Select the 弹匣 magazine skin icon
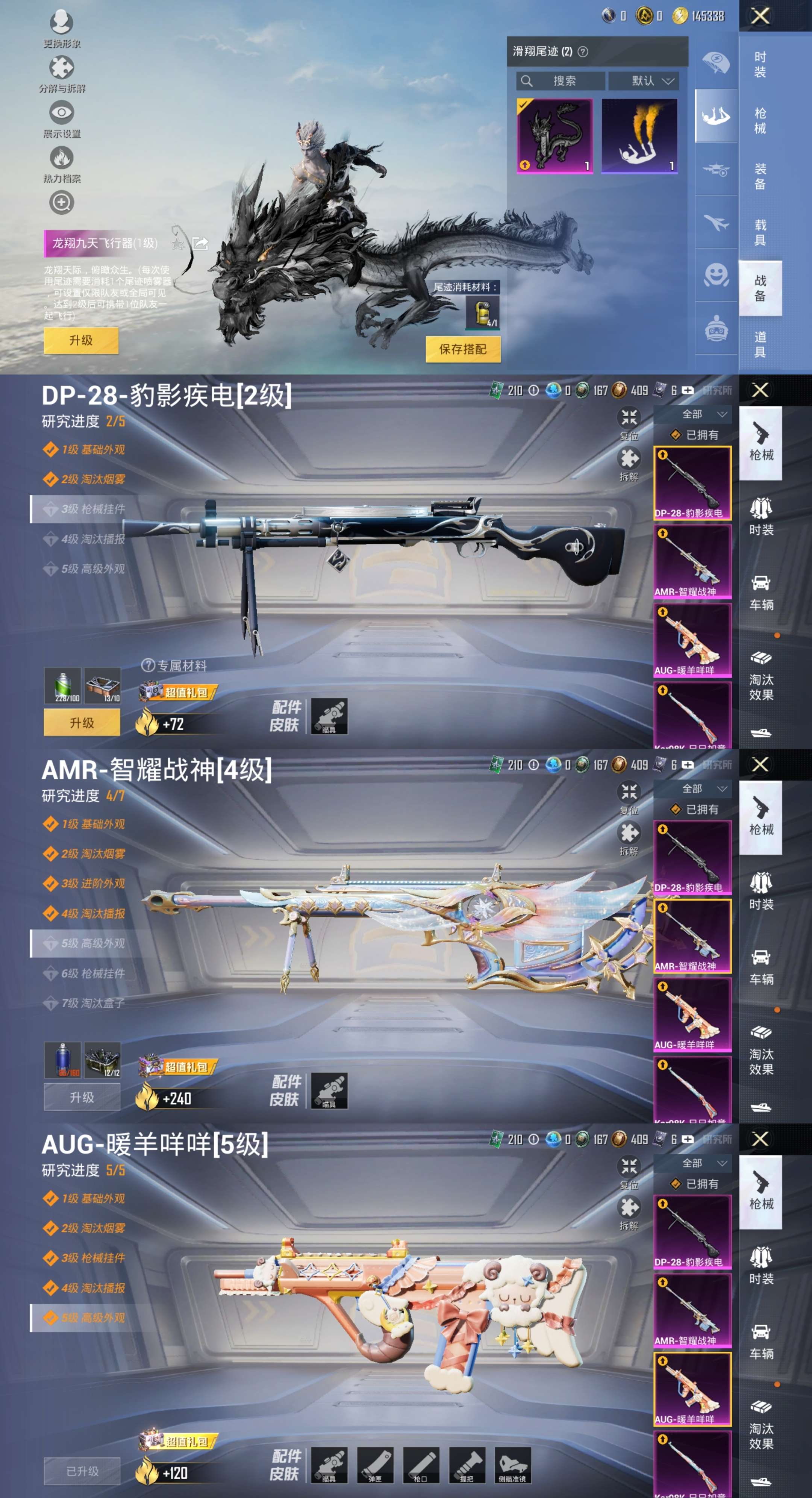812x1498 pixels. click(376, 1464)
